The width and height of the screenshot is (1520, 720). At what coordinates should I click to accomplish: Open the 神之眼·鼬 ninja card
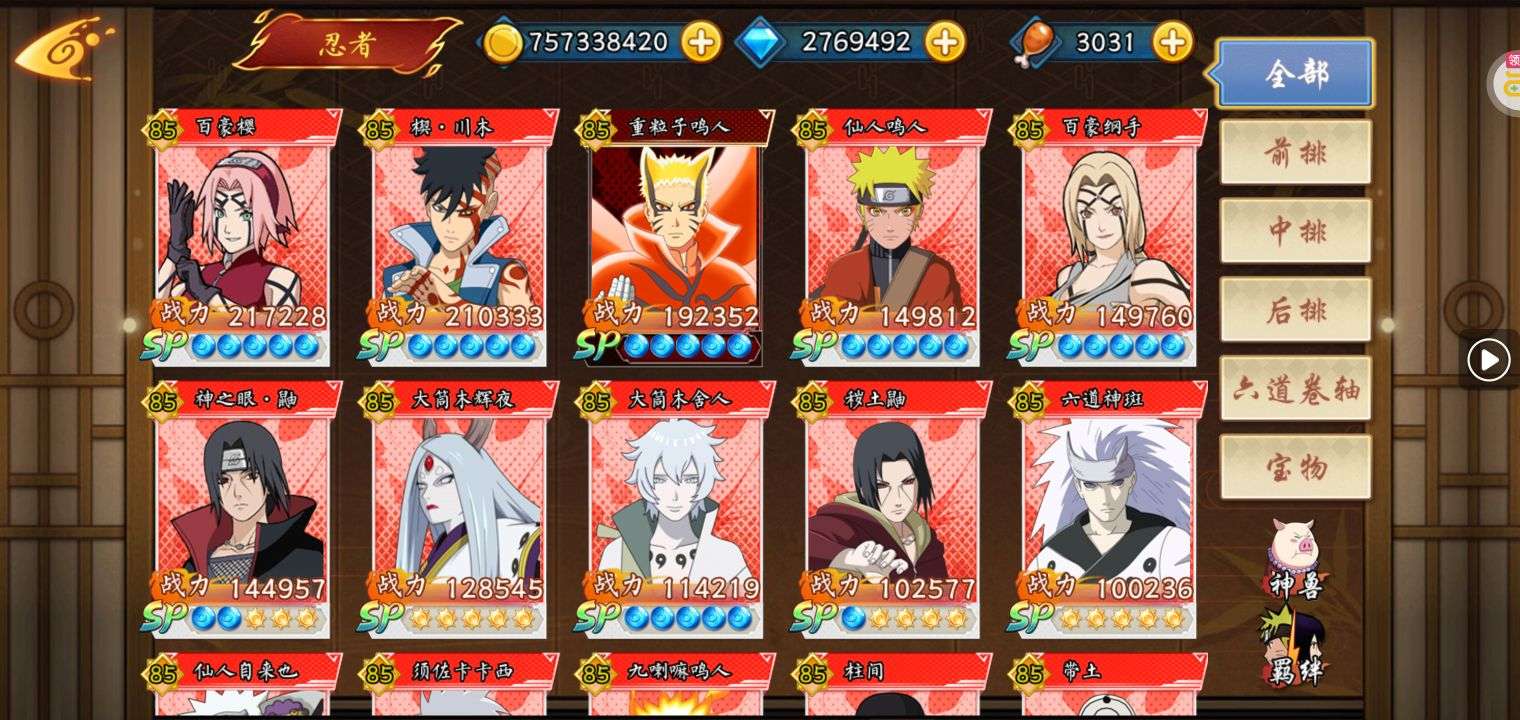coord(242,508)
